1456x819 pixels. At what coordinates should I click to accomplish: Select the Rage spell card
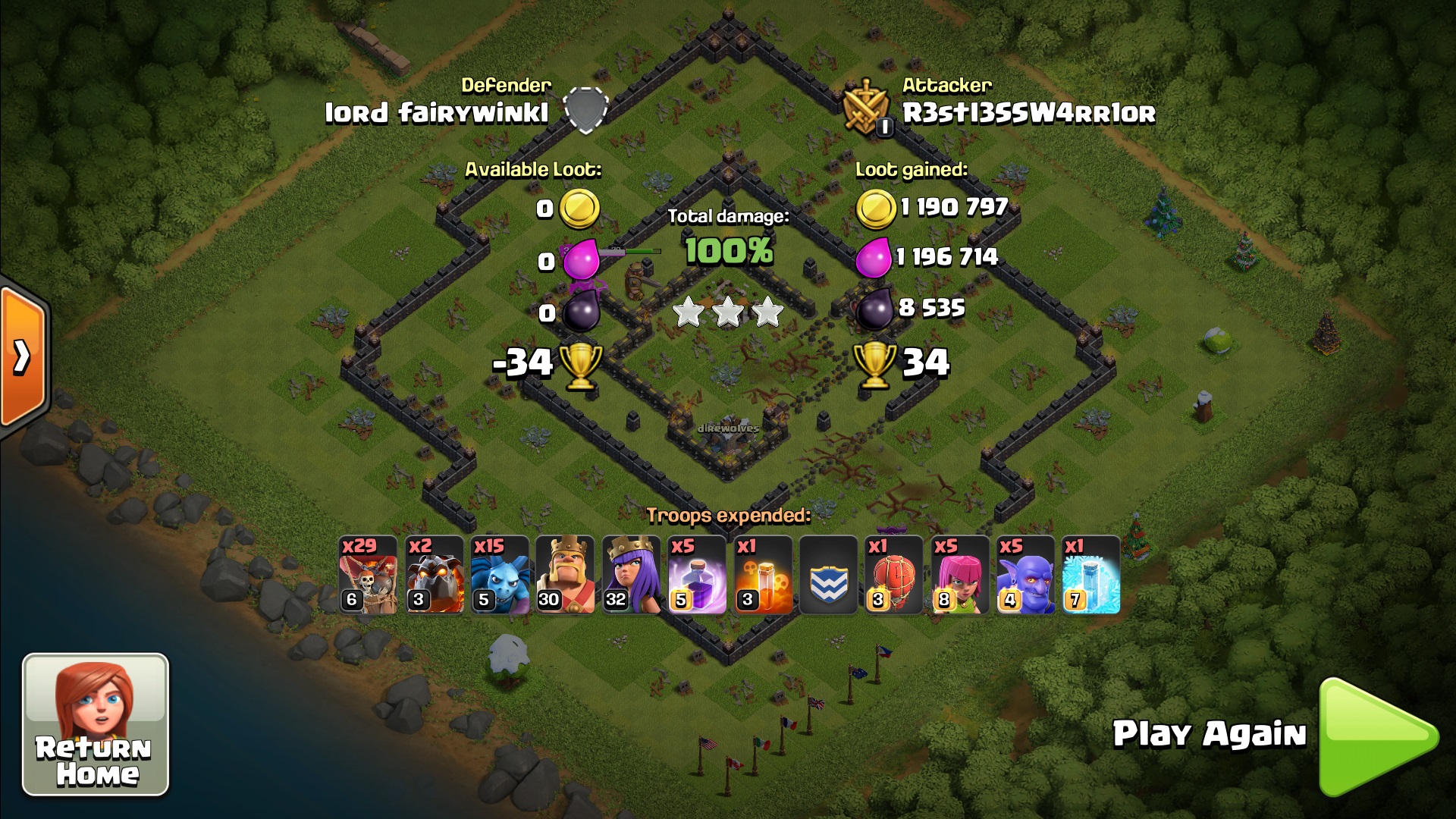(x=697, y=575)
